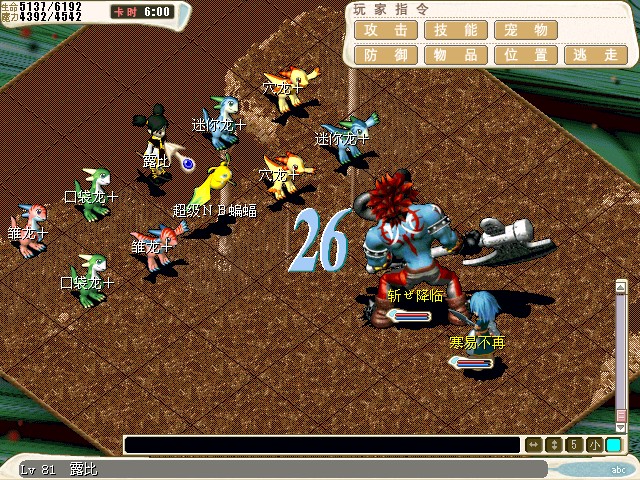
Task: Toggle the 小 font size button
Action: 594,445
